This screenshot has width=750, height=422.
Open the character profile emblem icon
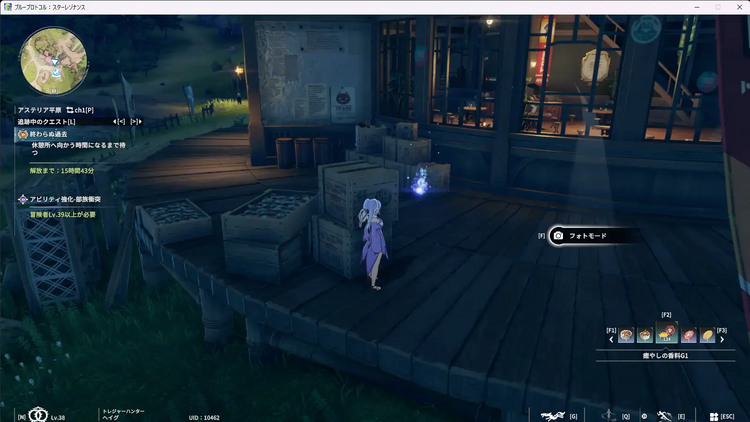pyautogui.click(x=40, y=415)
